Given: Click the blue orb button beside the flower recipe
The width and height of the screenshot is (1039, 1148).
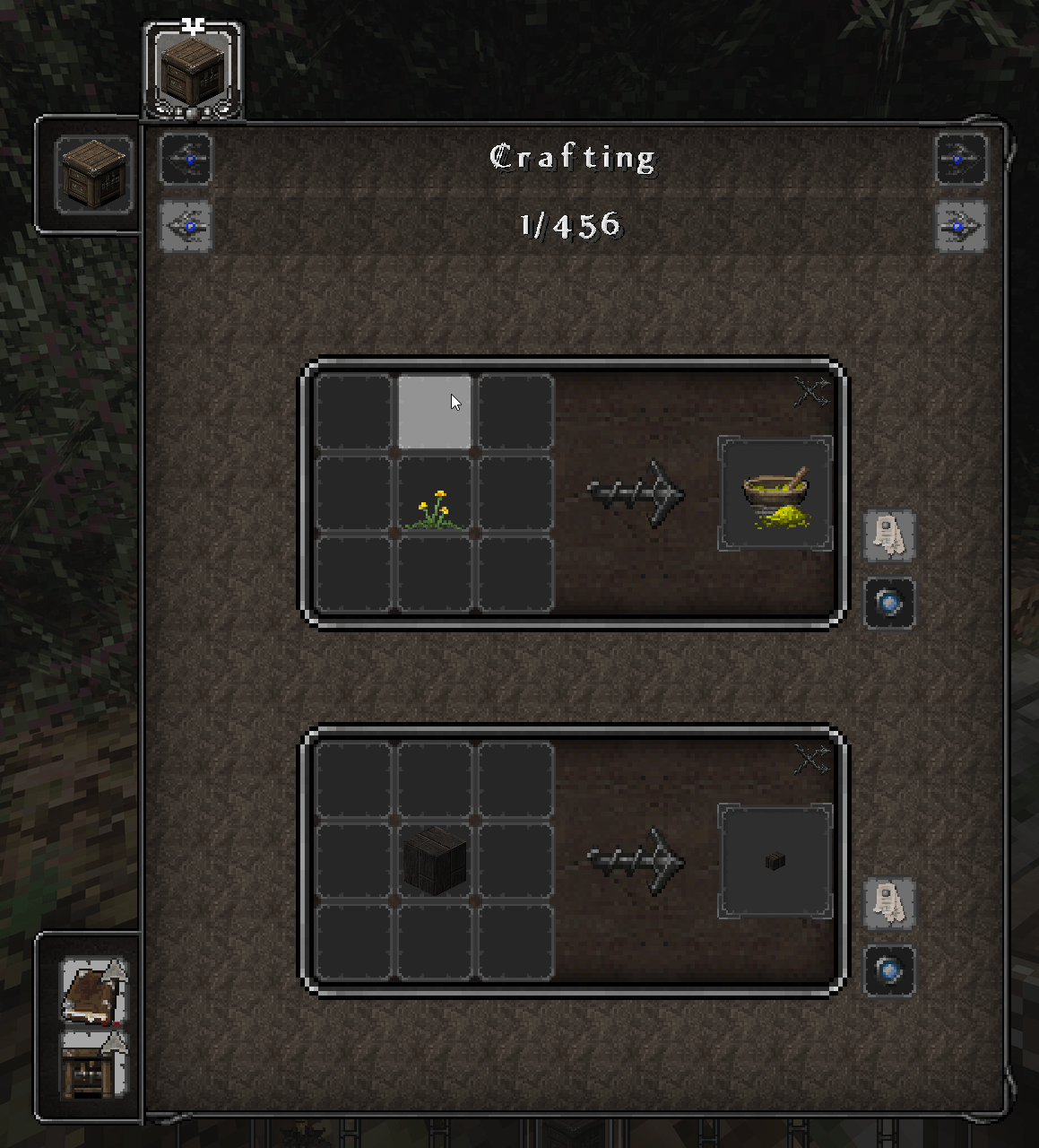Looking at the screenshot, I should pos(888,603).
